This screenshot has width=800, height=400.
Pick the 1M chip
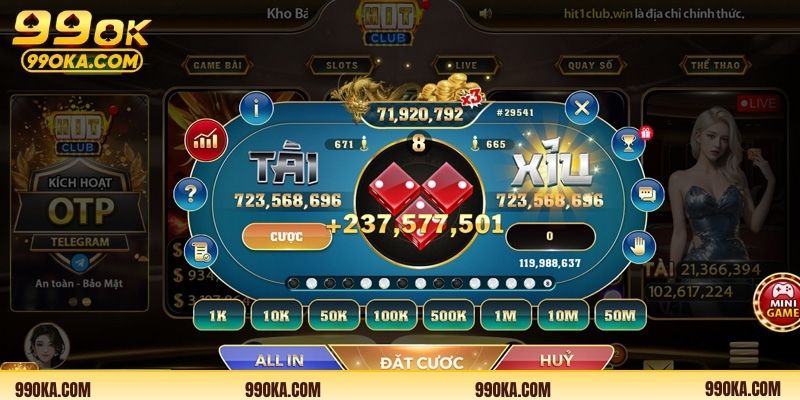pos(506,316)
